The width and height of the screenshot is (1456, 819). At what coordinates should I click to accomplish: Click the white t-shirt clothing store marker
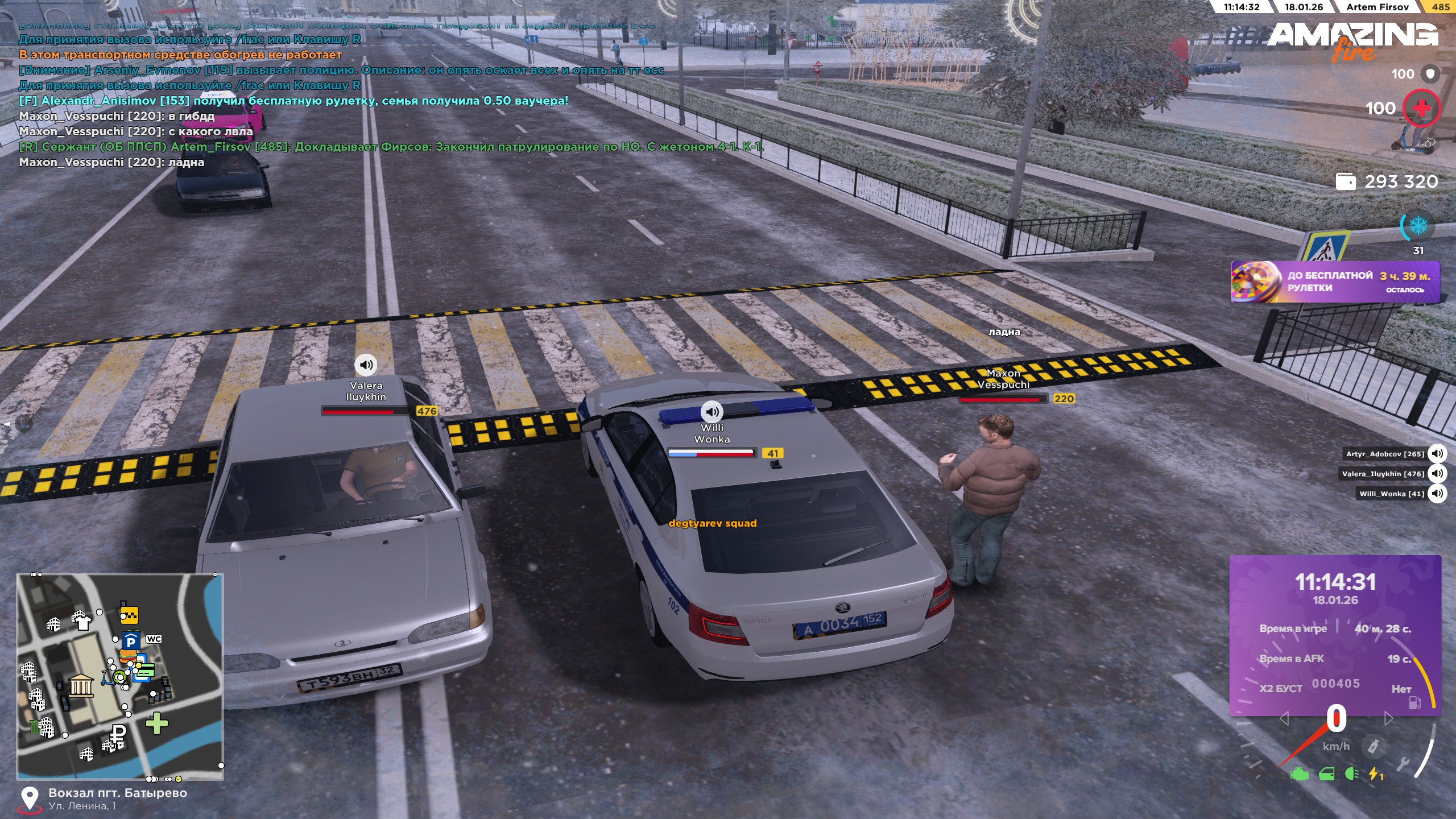coord(82,621)
